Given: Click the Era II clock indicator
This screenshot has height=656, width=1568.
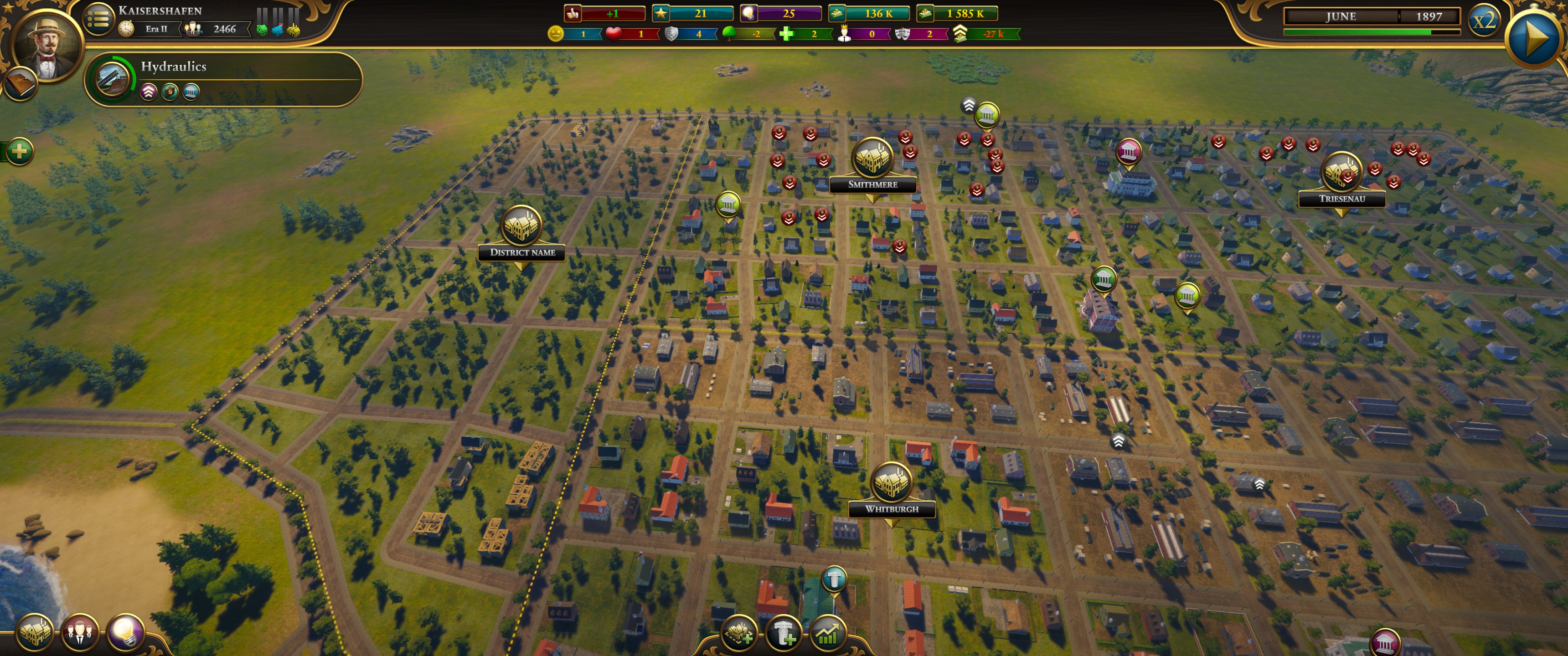Looking at the screenshot, I should coord(127,29).
